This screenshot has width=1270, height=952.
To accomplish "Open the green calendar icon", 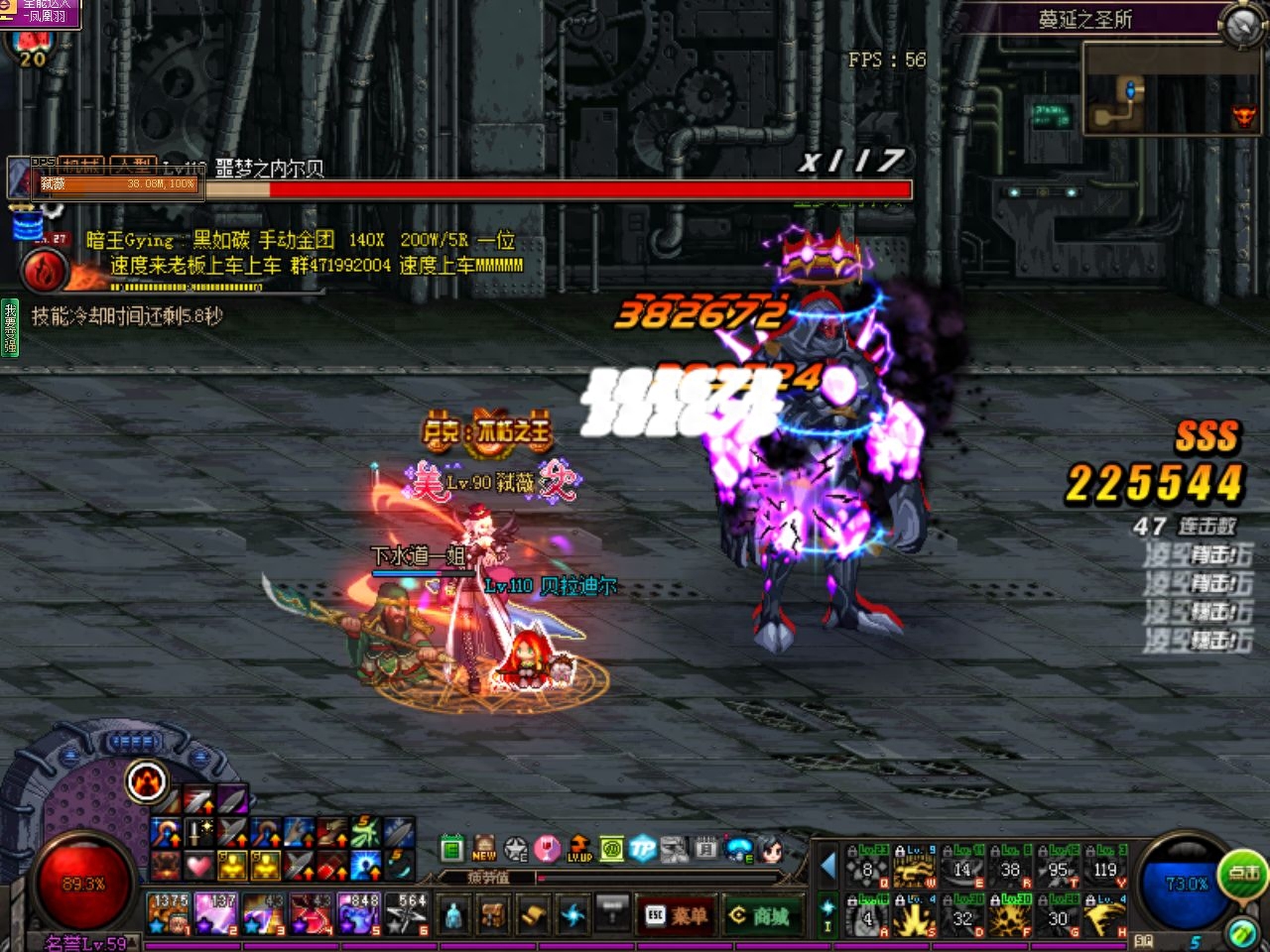I will pyautogui.click(x=452, y=848).
